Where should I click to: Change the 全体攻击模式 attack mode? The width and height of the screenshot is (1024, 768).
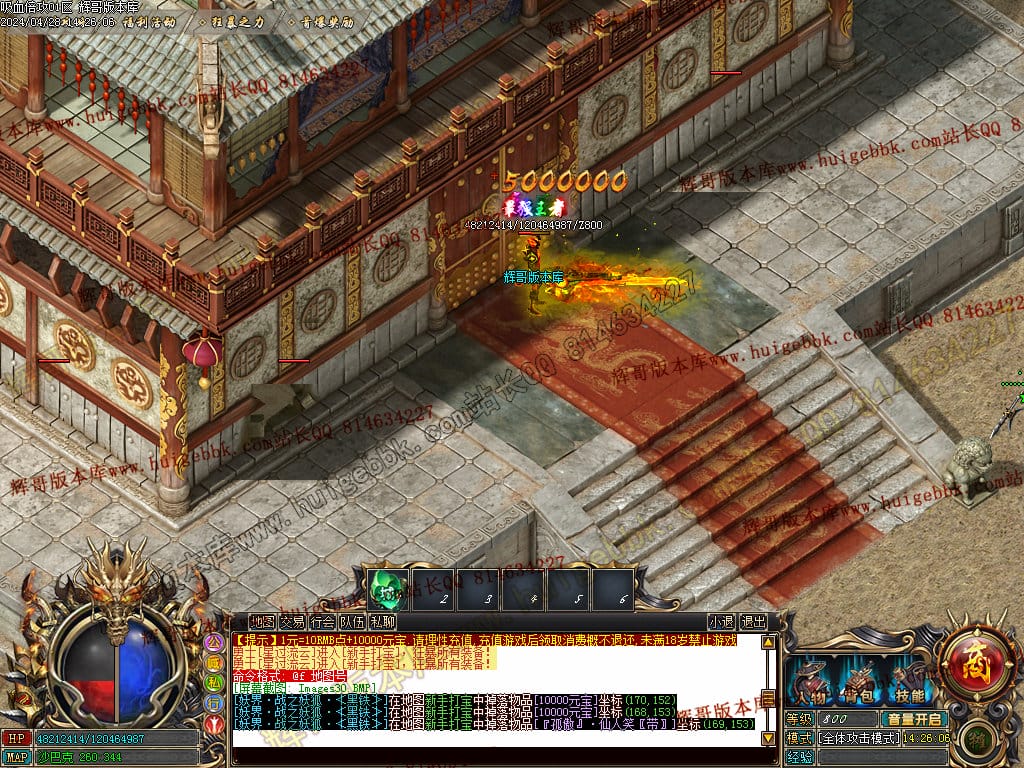coord(859,738)
